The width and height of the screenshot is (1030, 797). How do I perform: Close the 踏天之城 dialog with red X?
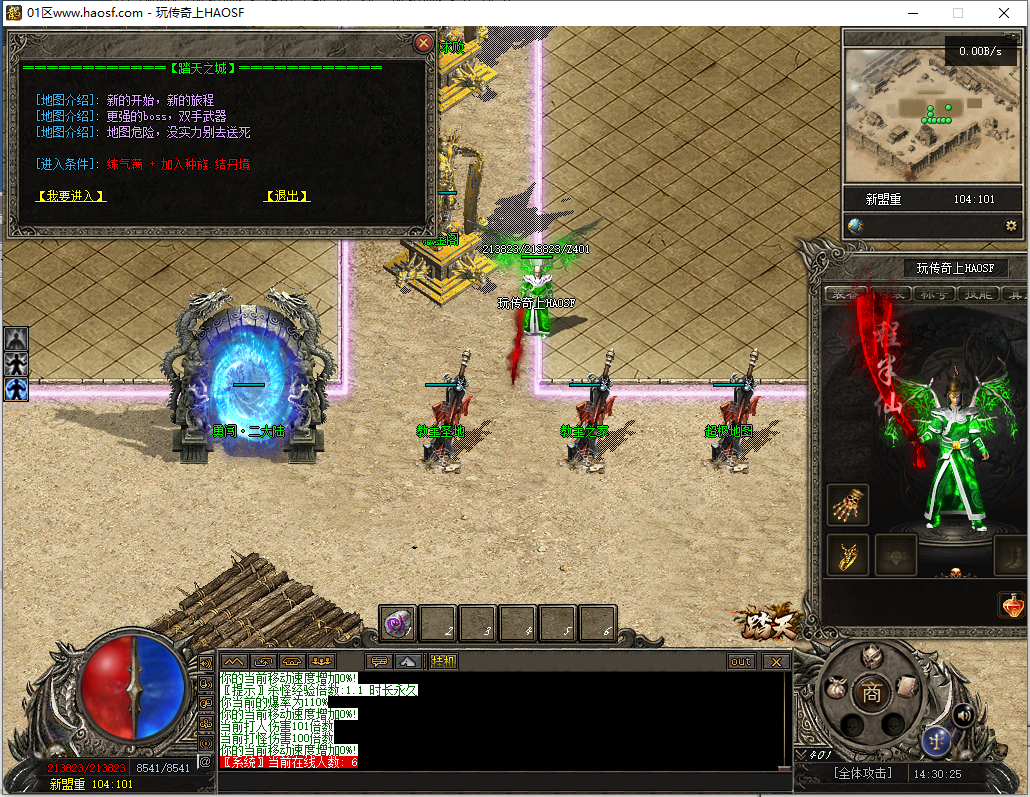click(424, 43)
